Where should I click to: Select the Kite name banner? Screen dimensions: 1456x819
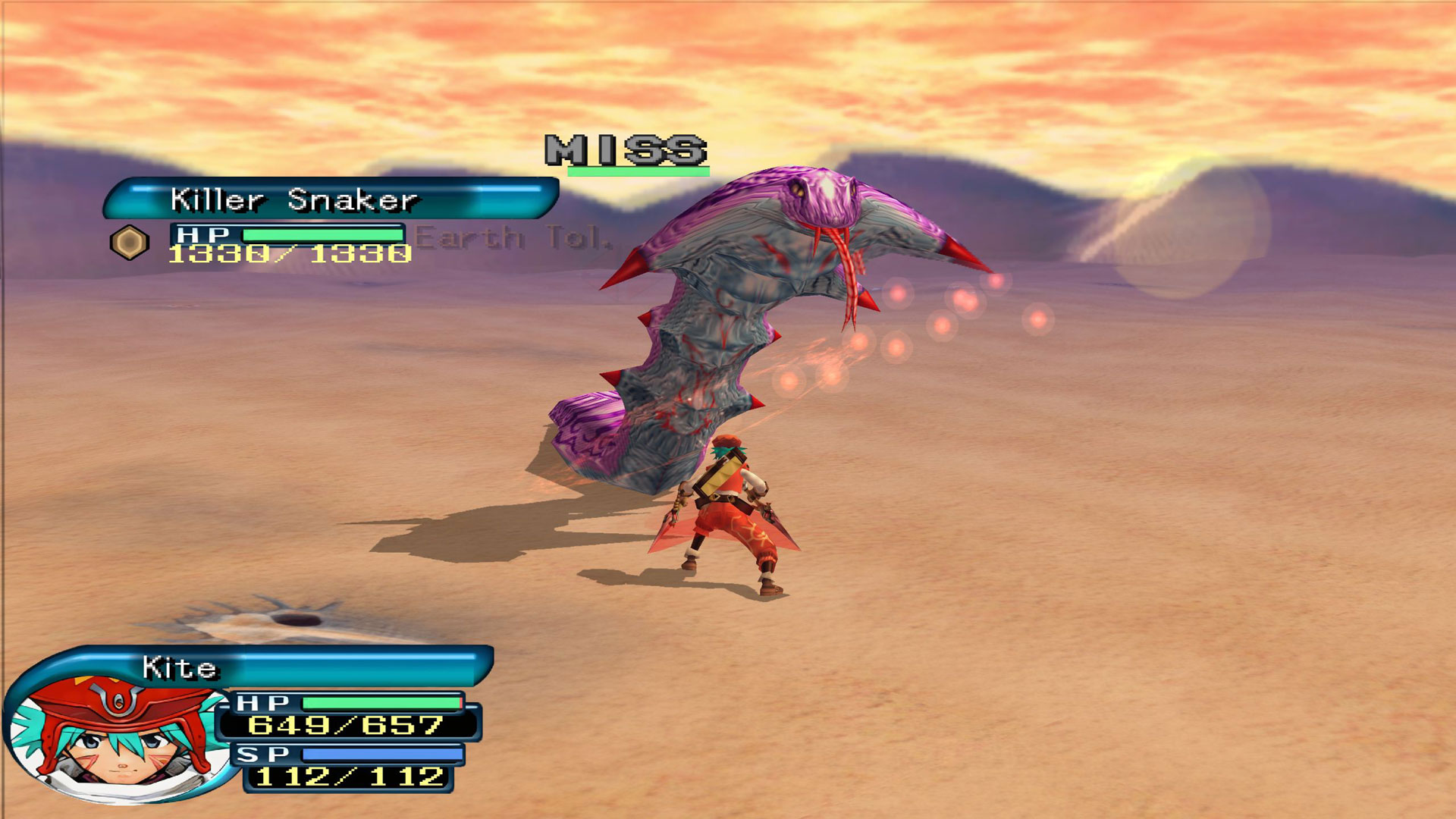tap(303, 667)
